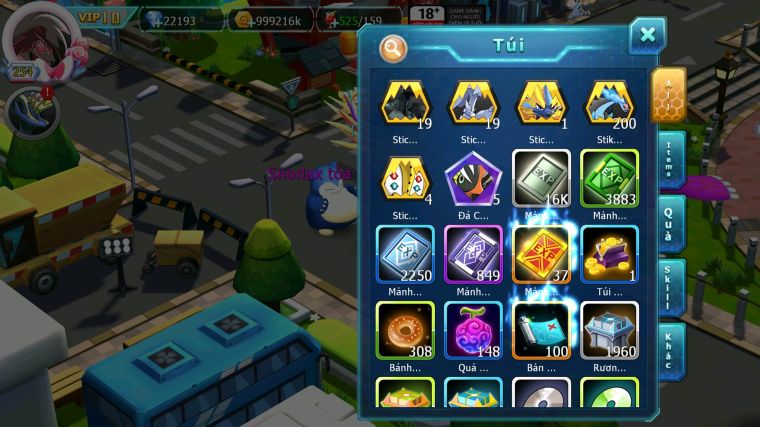Select the purple devil fruit Quả item

[x=472, y=329]
